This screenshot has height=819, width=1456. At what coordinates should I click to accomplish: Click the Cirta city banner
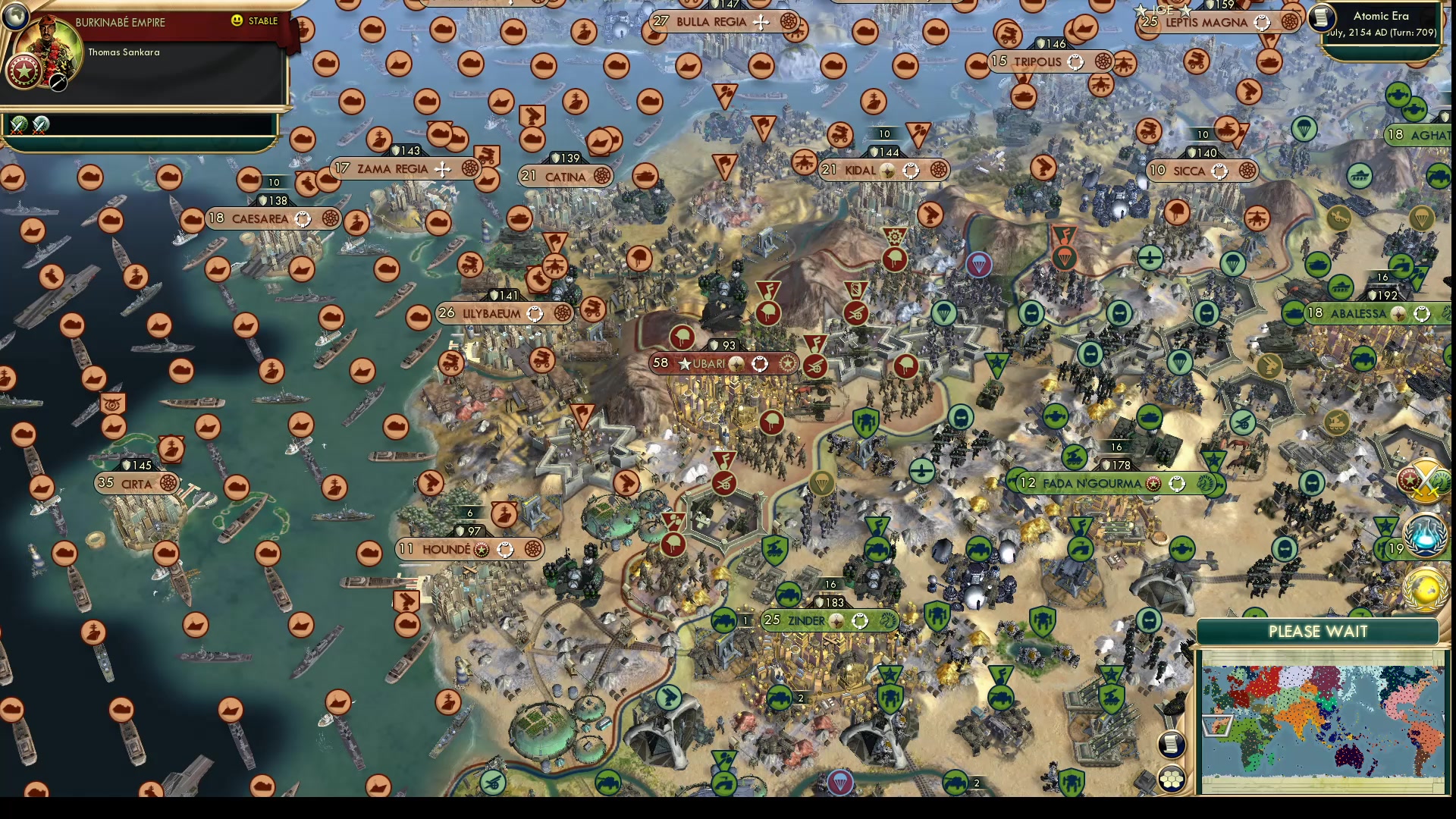point(136,484)
